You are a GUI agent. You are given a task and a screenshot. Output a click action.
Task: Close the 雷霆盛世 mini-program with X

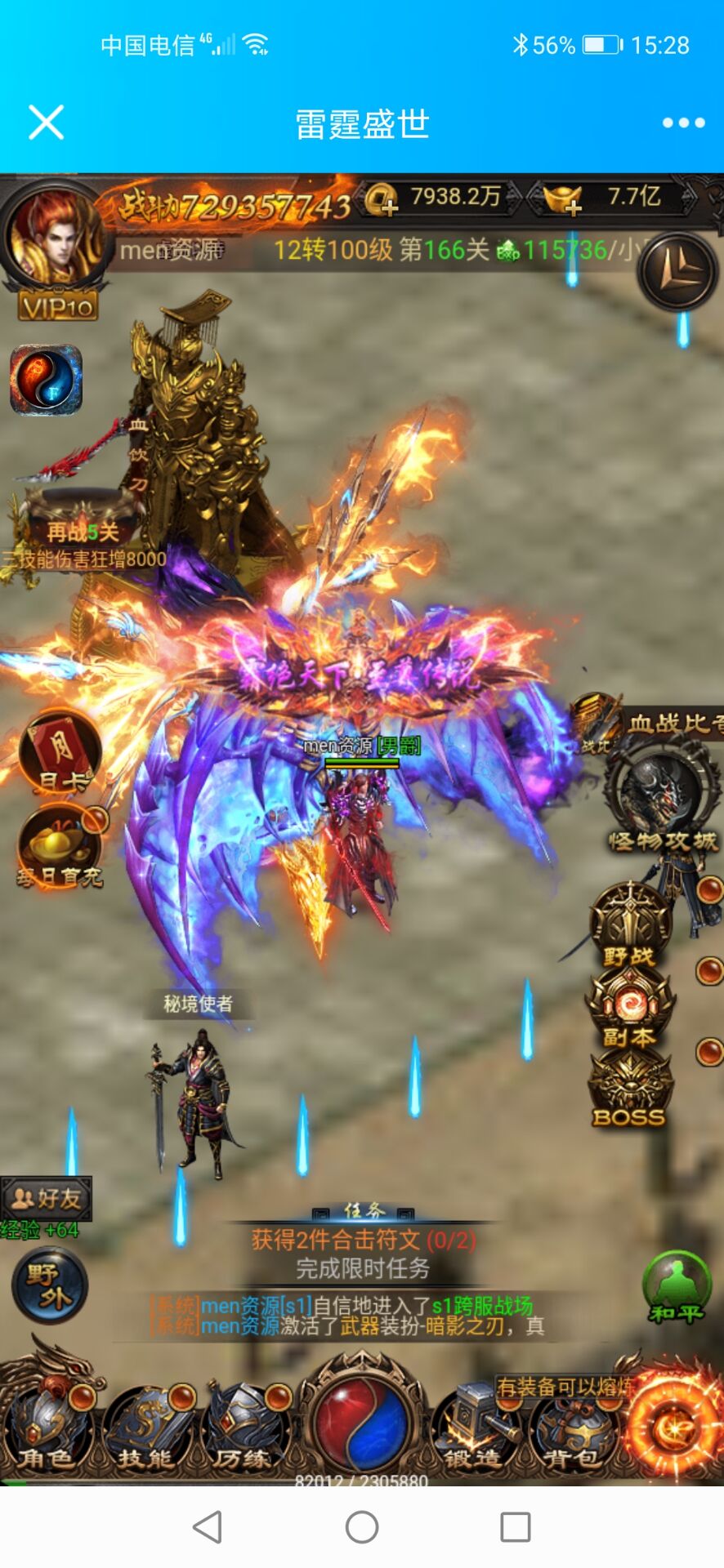click(x=46, y=123)
